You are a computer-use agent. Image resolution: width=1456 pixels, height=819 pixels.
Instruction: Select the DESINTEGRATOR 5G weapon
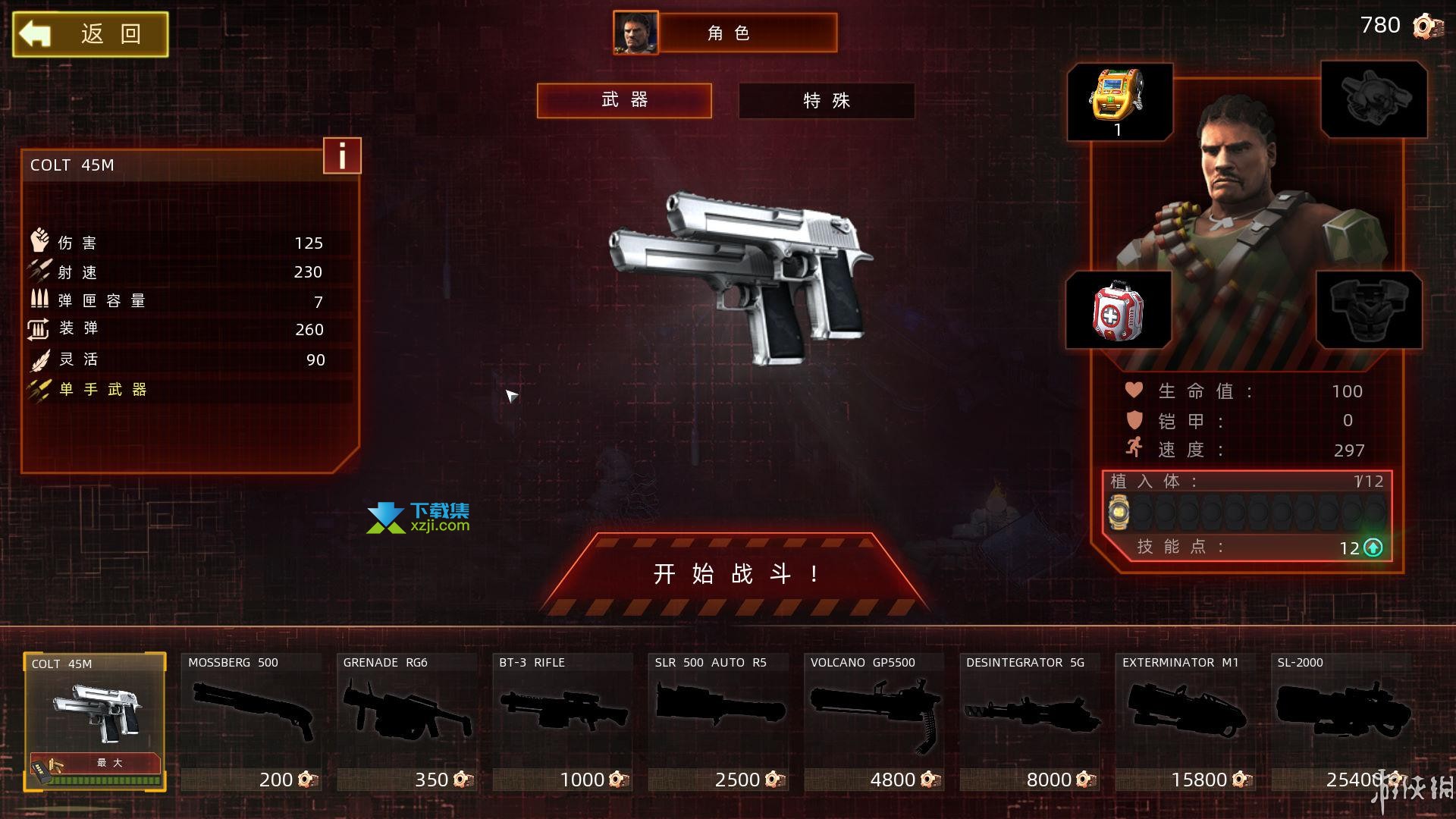coord(1030,720)
